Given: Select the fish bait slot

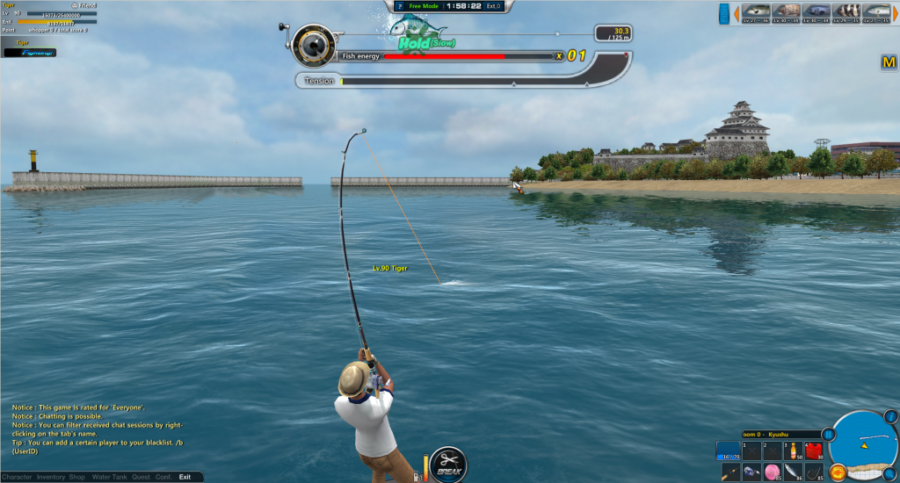Looking at the screenshot, I should (792, 471).
